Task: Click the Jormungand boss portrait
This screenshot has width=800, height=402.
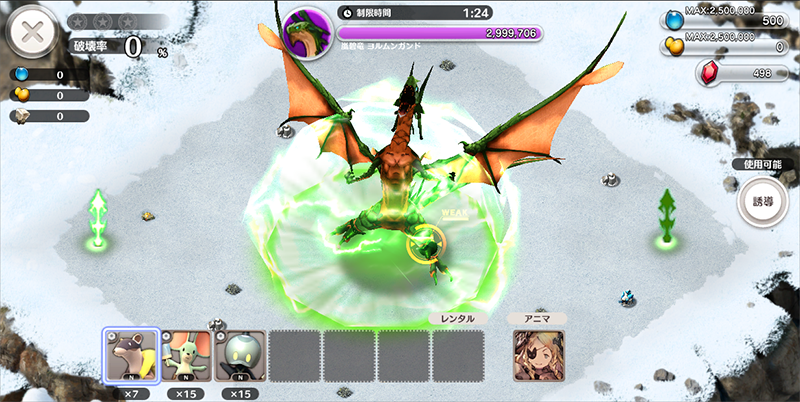Action: click(305, 33)
